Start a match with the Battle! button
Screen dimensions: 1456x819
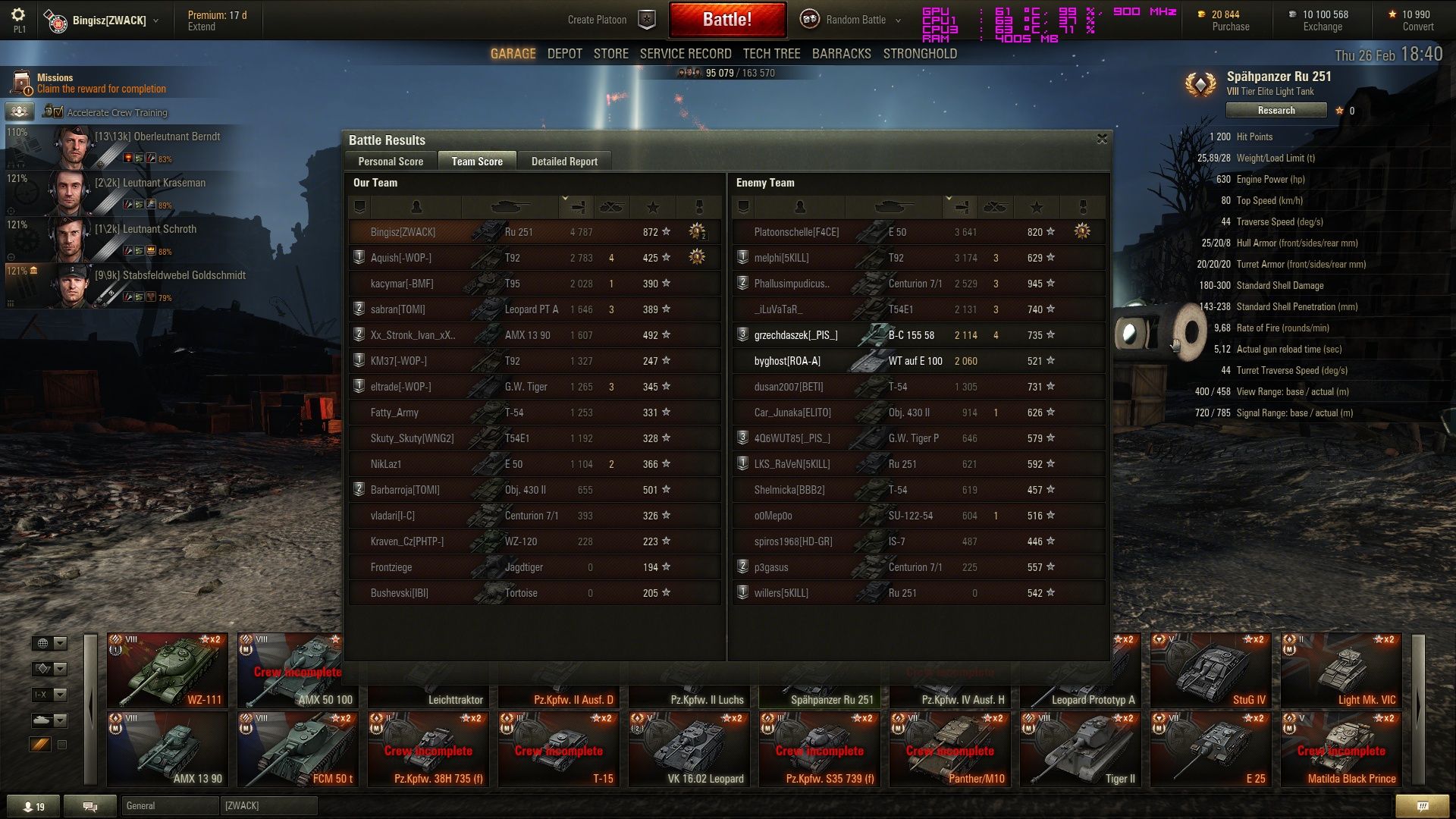click(x=726, y=20)
